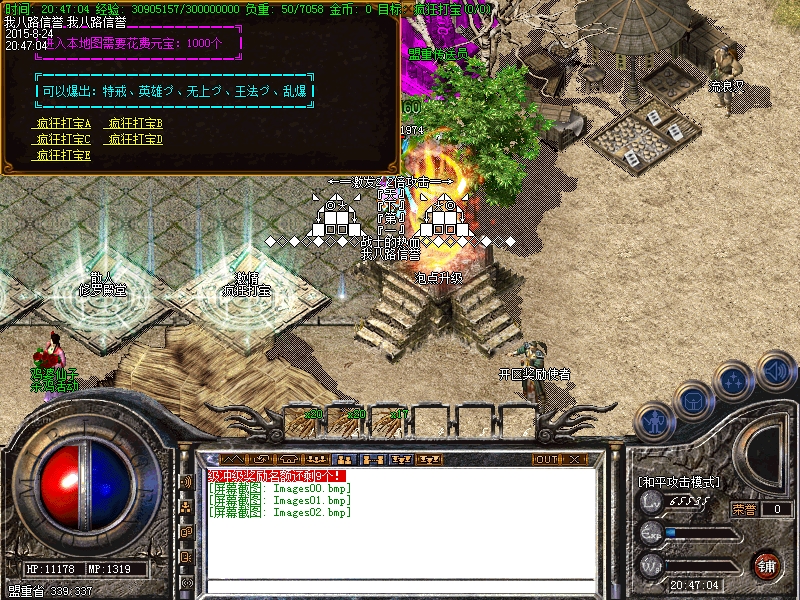Open the highlighted two-person group button above chat
The image size is (800, 600).
click(346, 460)
